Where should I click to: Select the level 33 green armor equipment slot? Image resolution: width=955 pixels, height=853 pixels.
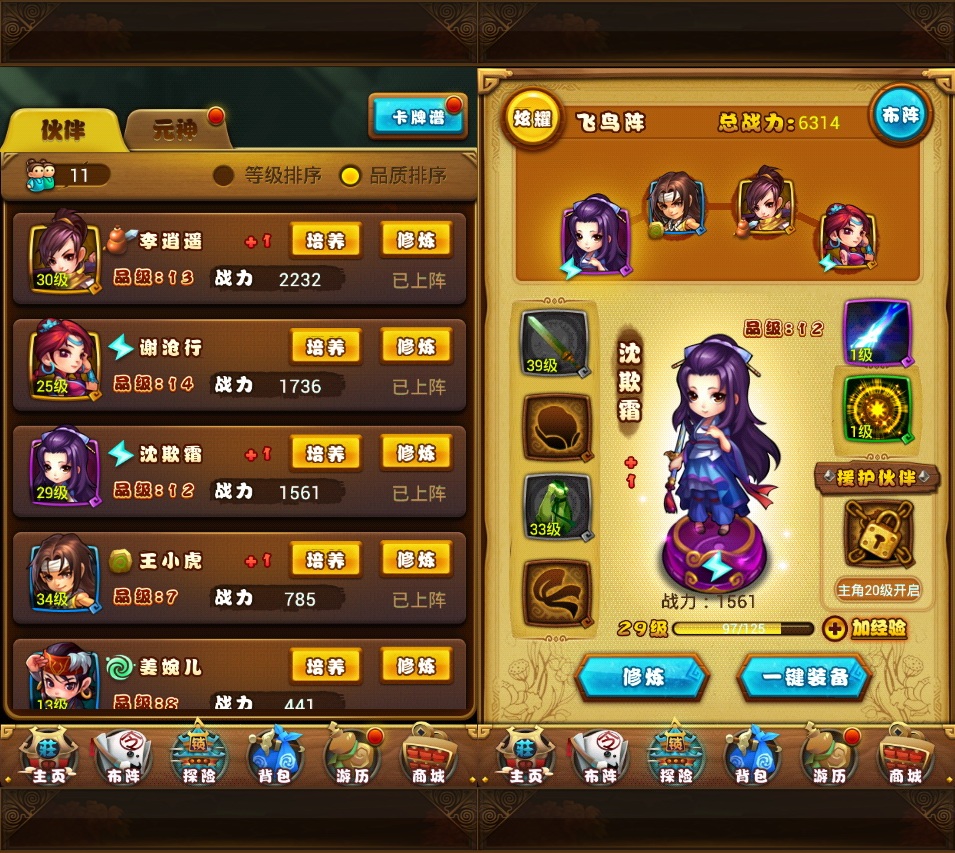[556, 507]
